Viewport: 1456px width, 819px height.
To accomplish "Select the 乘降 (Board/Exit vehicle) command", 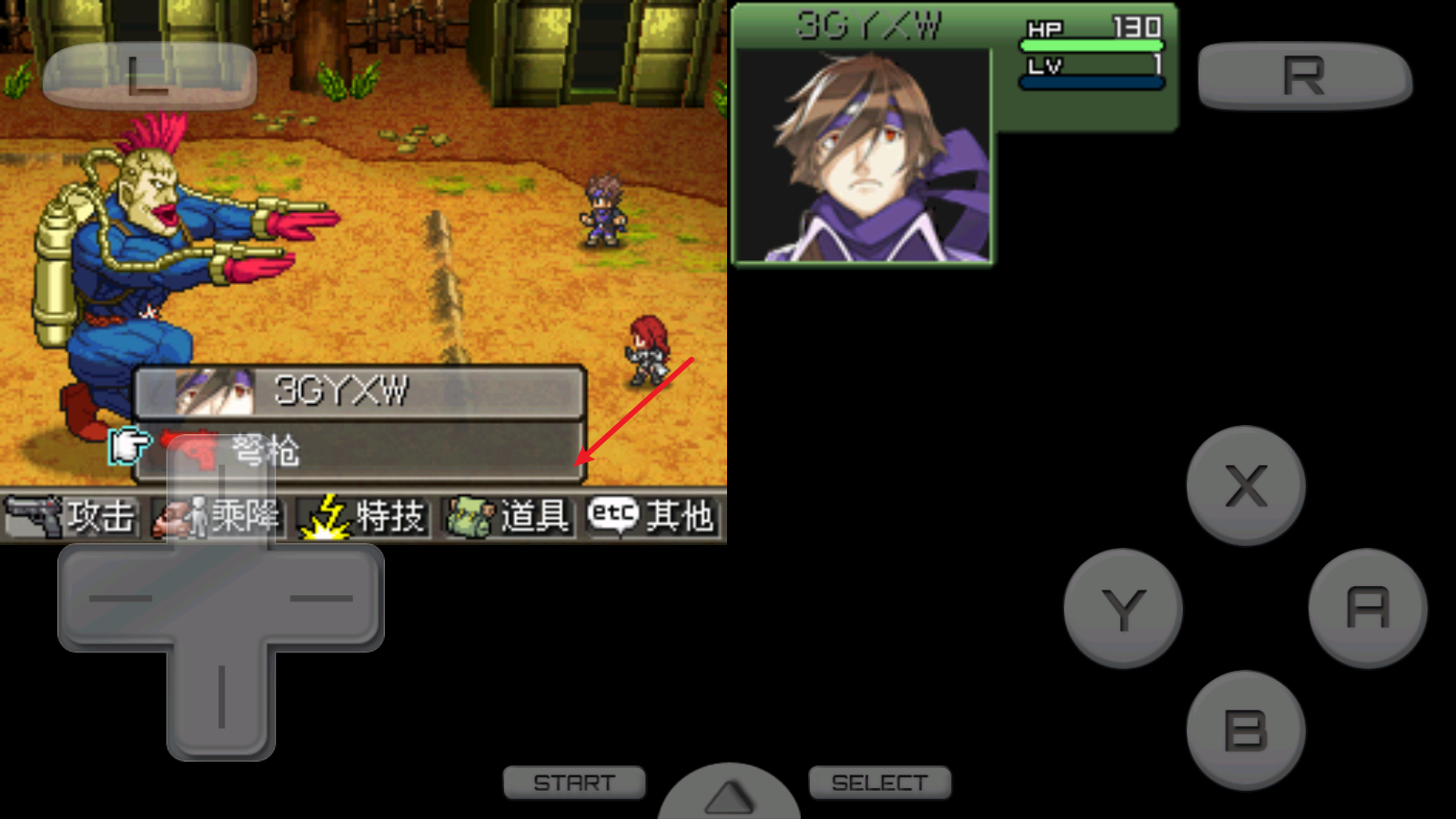I will (218, 517).
